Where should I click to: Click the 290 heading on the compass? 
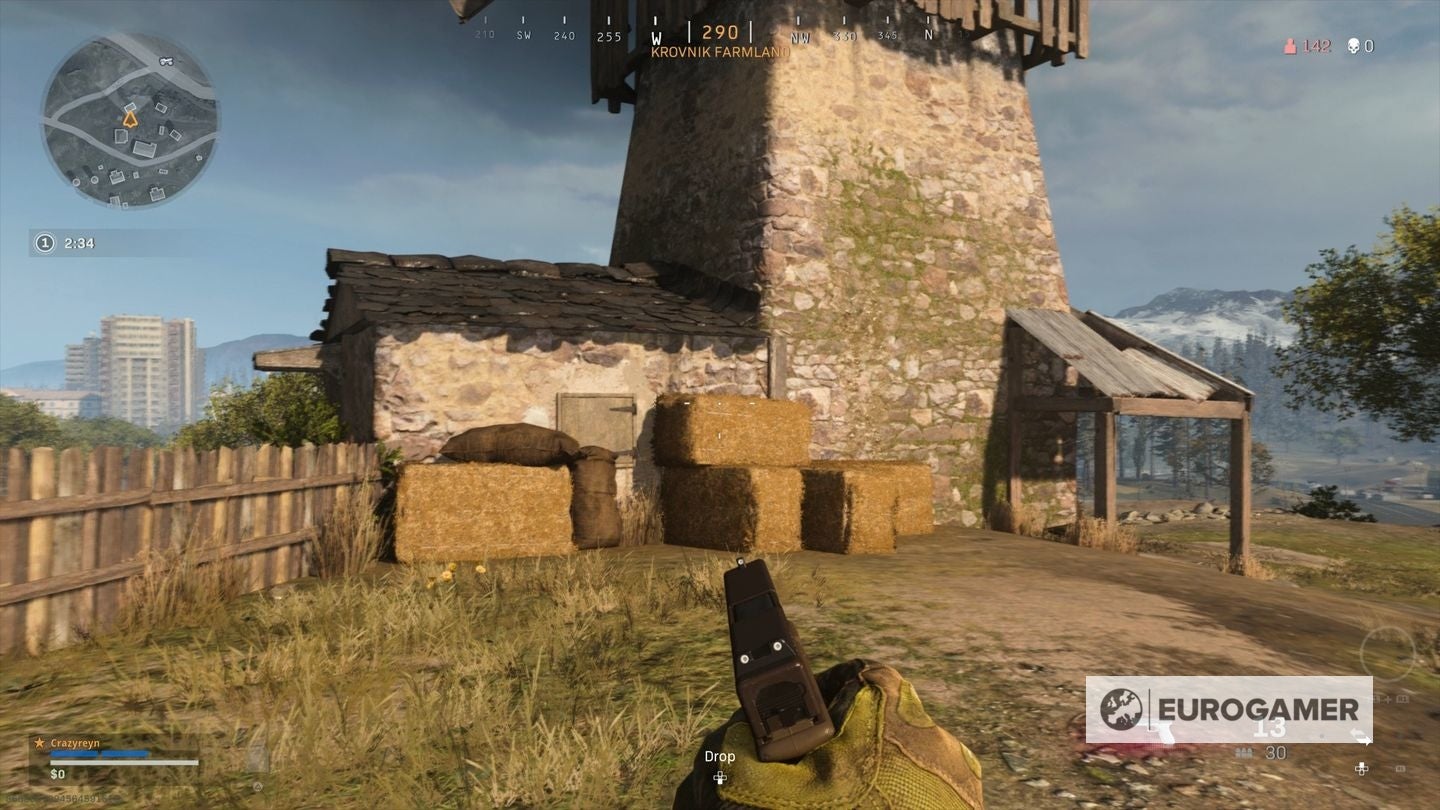(x=718, y=32)
